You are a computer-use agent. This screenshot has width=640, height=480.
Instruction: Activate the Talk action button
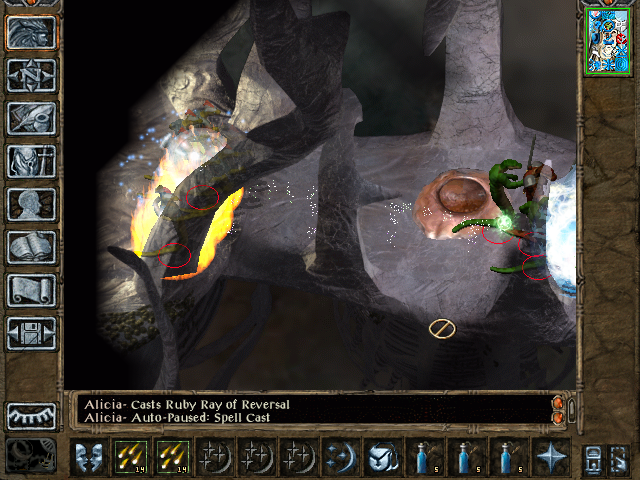pos(88,457)
